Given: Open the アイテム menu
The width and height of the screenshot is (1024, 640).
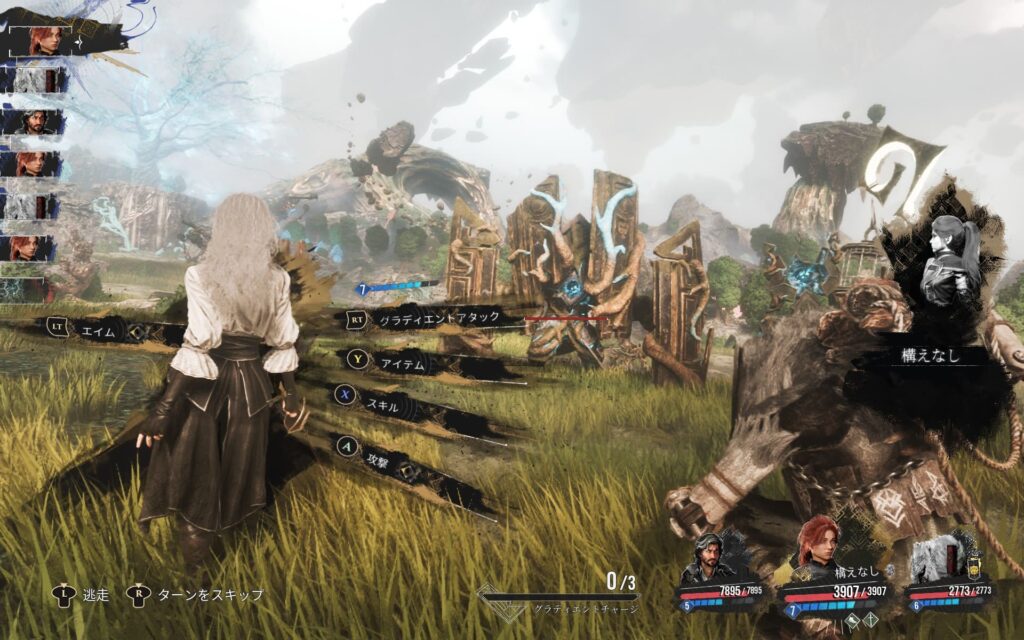Looking at the screenshot, I should 405,366.
